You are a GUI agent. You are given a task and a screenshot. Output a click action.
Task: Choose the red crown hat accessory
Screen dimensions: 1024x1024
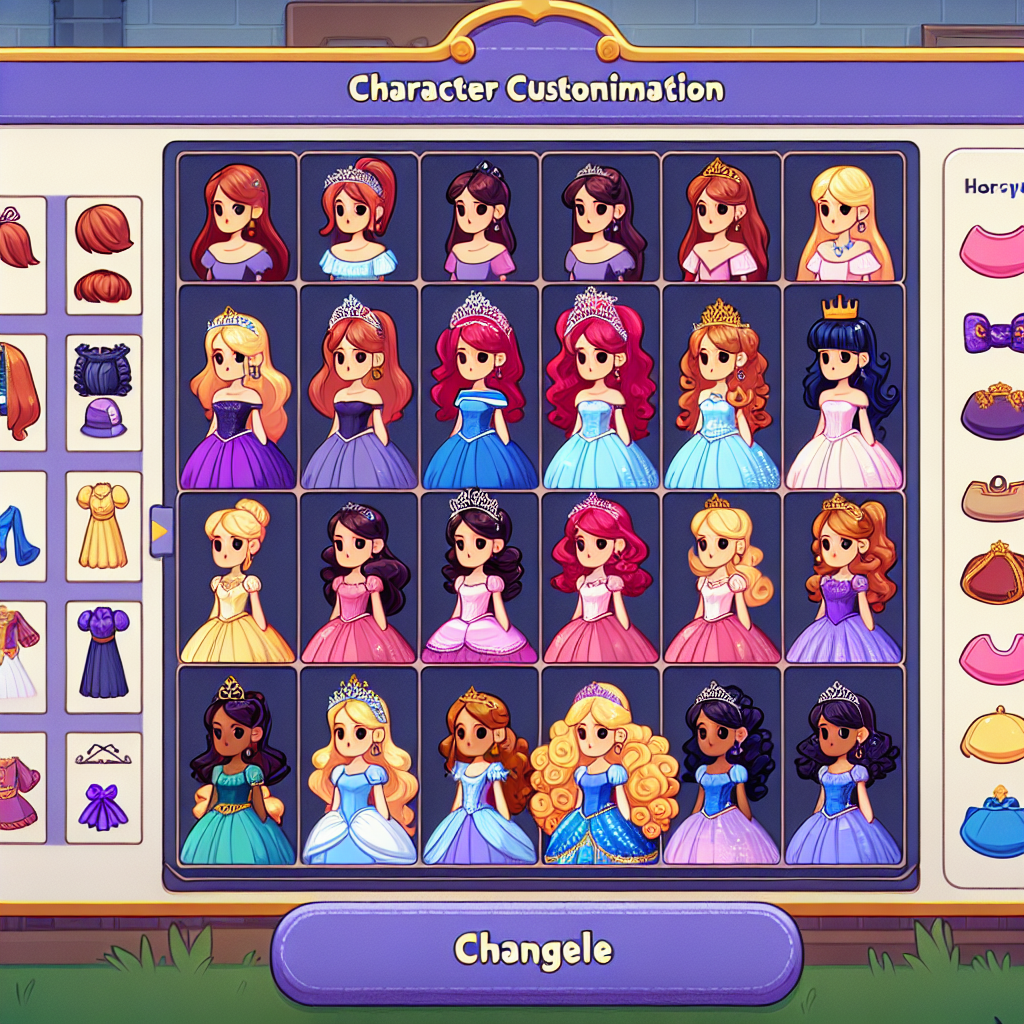click(x=993, y=574)
